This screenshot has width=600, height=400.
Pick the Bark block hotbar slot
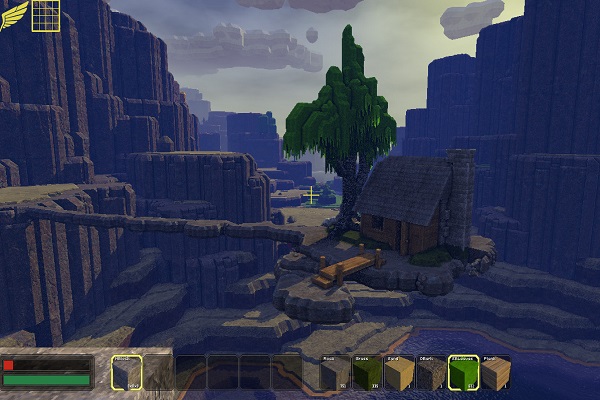click(430, 373)
